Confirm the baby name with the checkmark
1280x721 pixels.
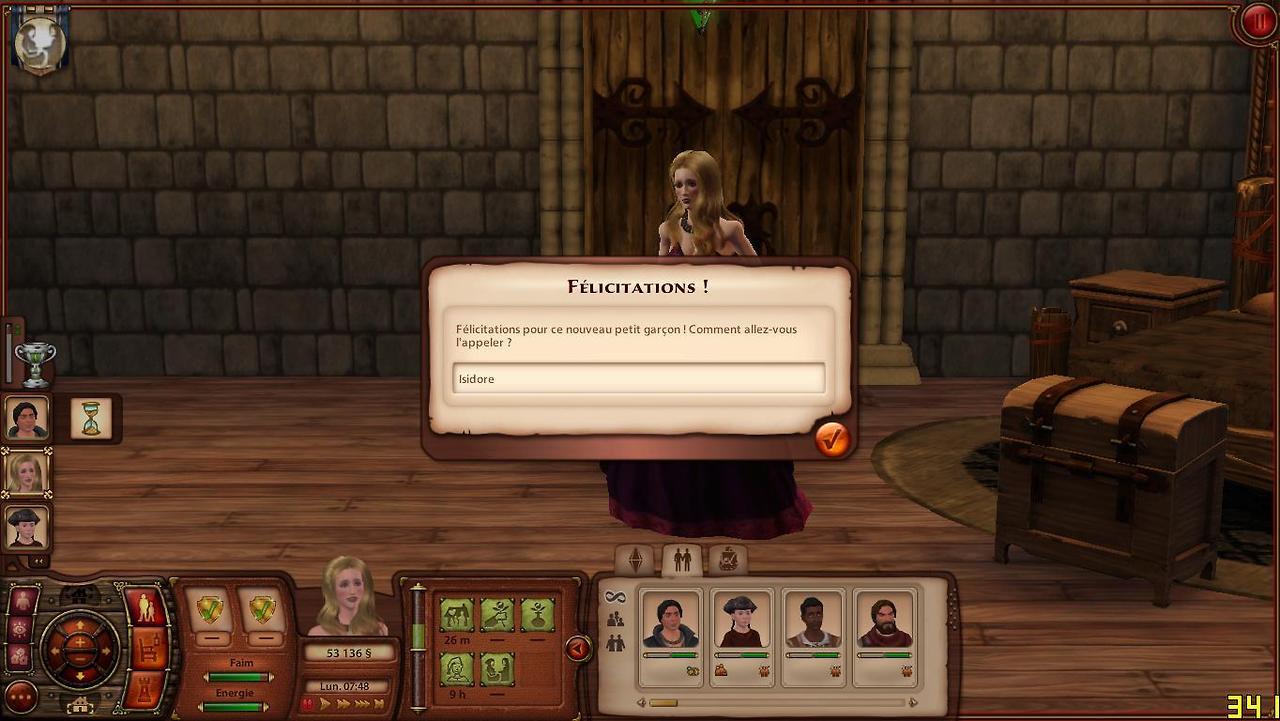[x=832, y=439]
